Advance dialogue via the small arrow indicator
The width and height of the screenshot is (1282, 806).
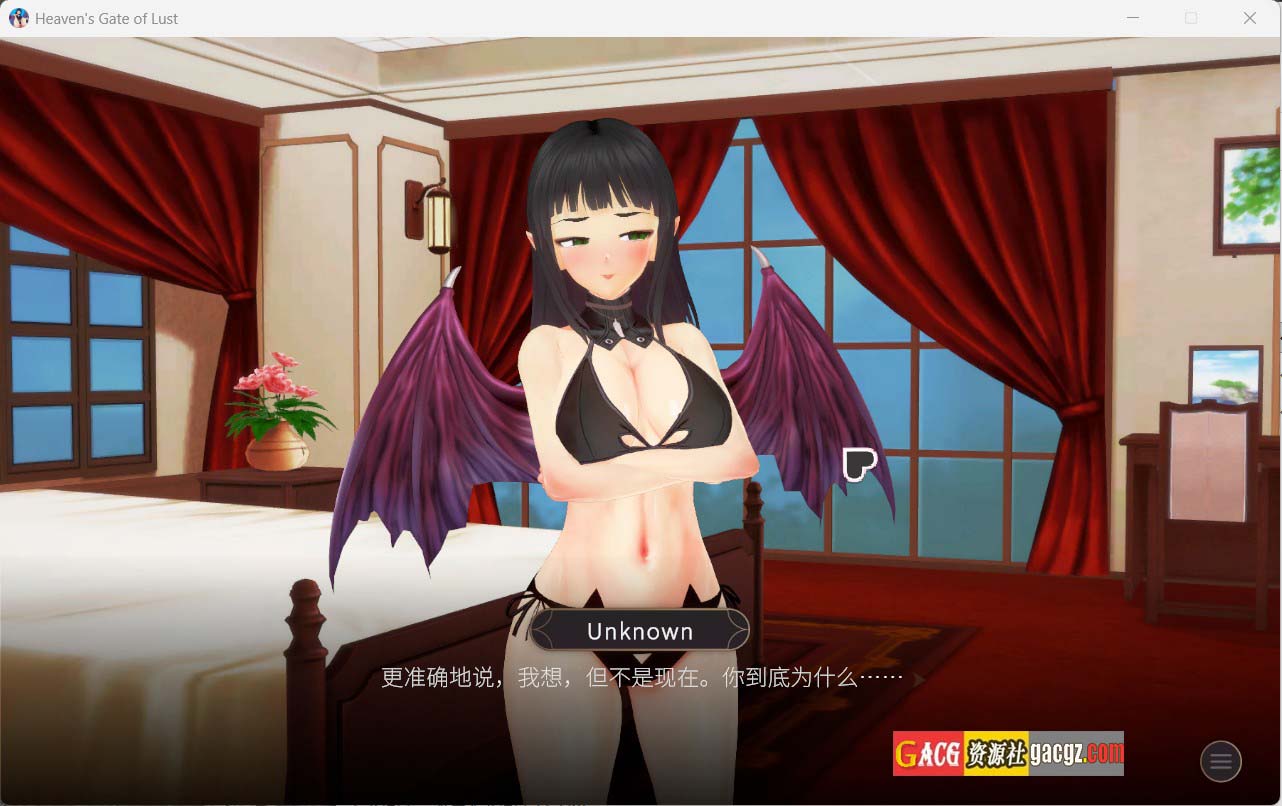(x=917, y=679)
